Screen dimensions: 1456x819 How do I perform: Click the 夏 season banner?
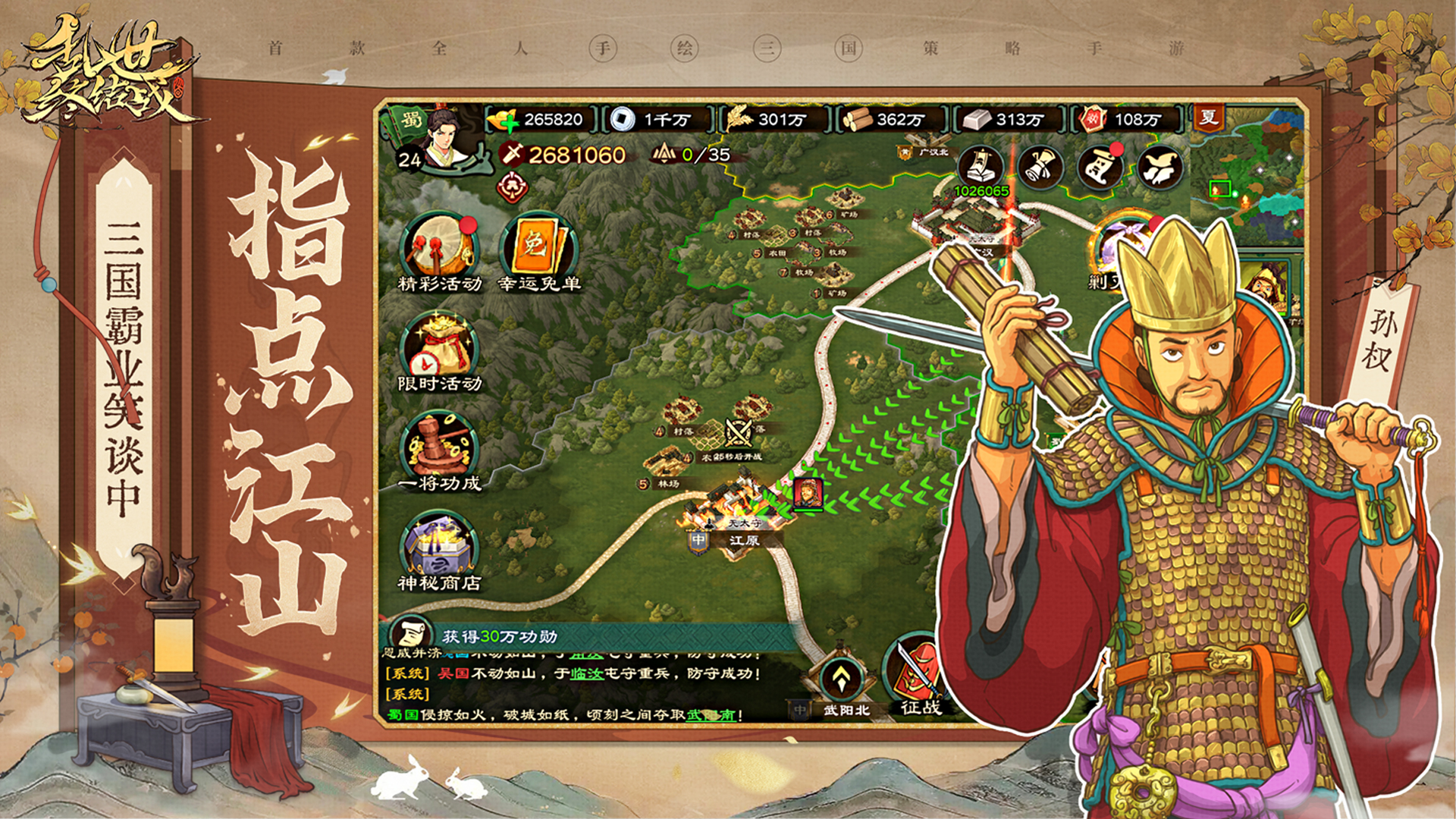(x=1208, y=118)
